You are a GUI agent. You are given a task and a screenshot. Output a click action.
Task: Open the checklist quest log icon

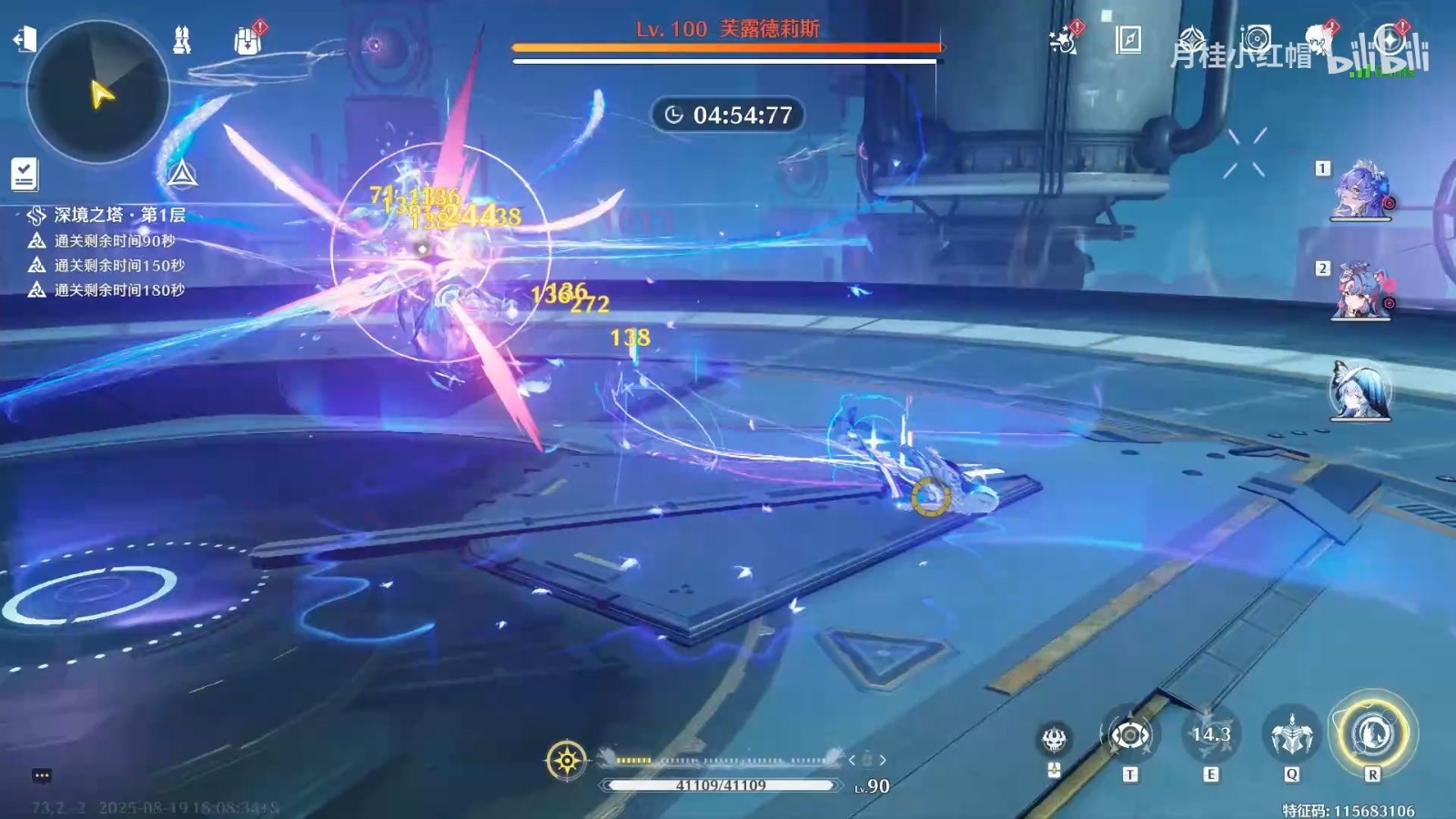(x=25, y=173)
